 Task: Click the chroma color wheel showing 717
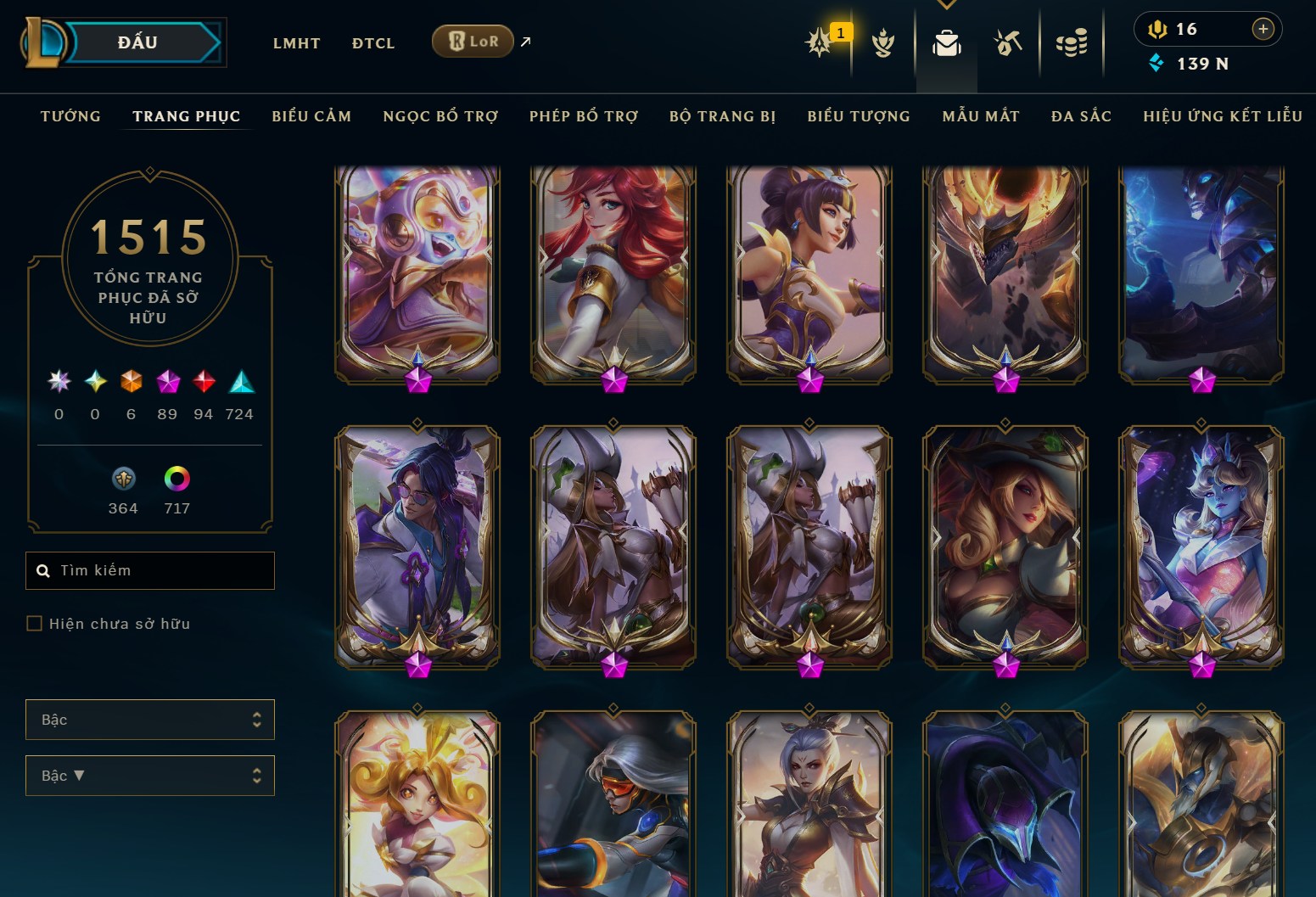click(x=177, y=479)
